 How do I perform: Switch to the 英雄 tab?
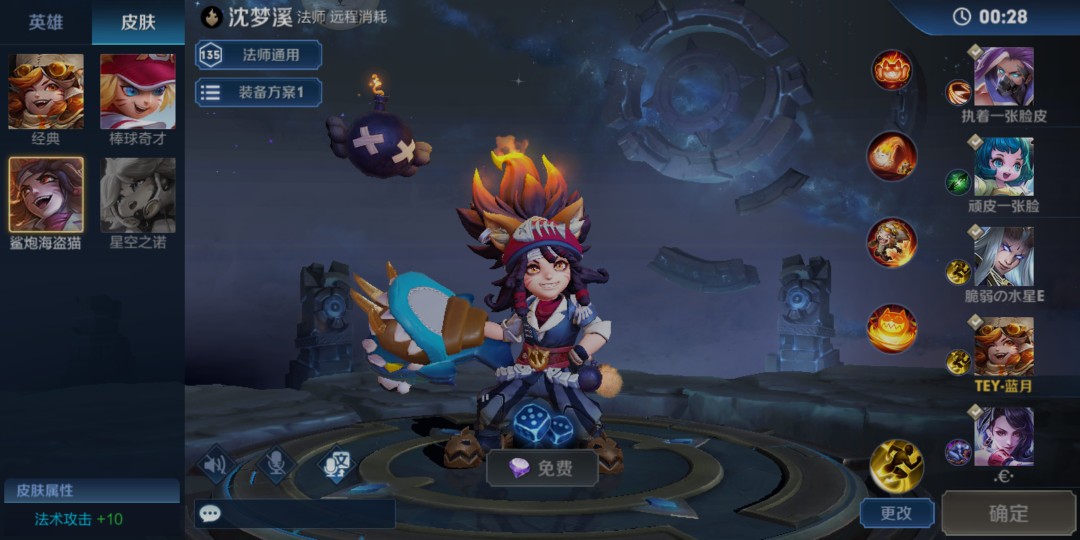45,22
